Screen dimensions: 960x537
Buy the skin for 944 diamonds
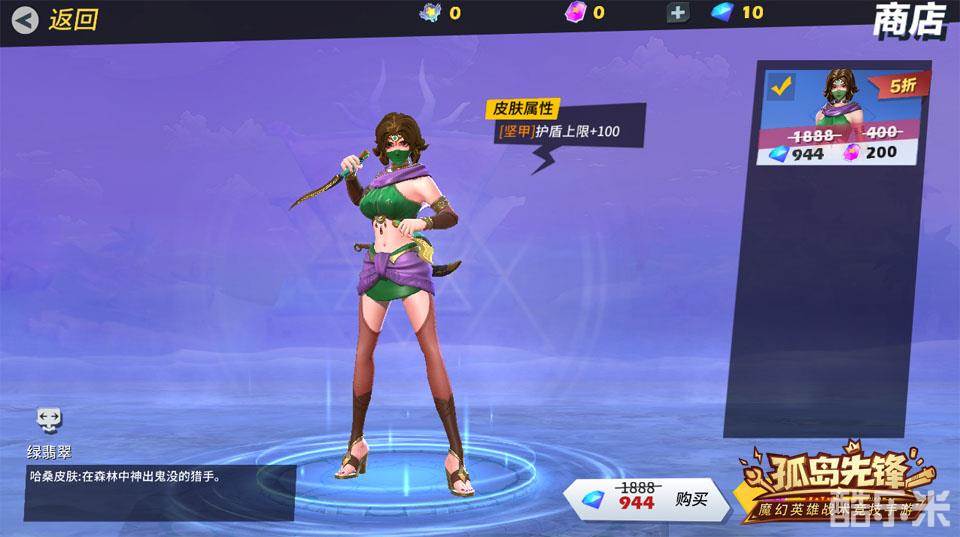point(652,497)
